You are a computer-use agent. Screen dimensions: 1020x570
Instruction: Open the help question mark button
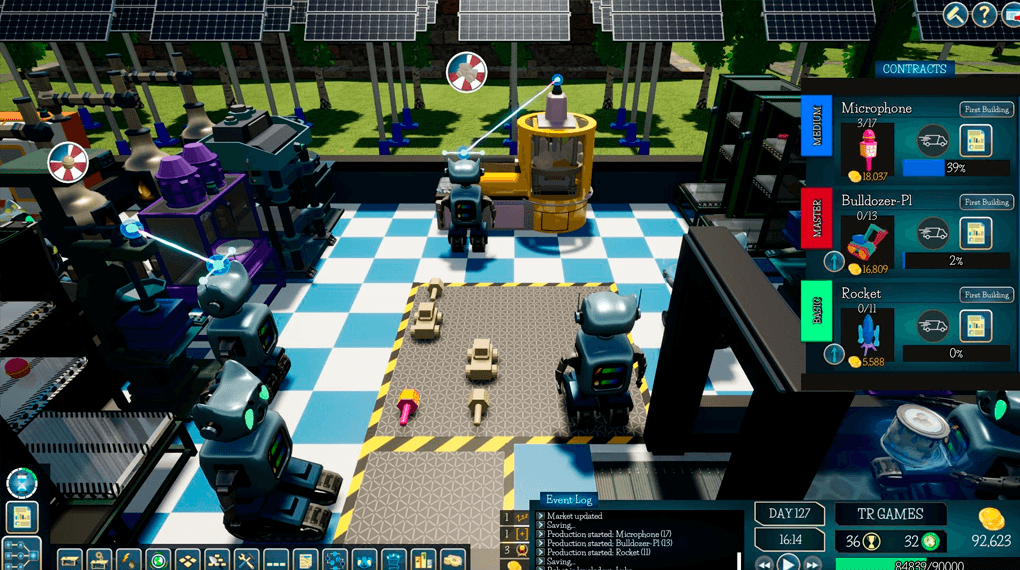(x=984, y=14)
